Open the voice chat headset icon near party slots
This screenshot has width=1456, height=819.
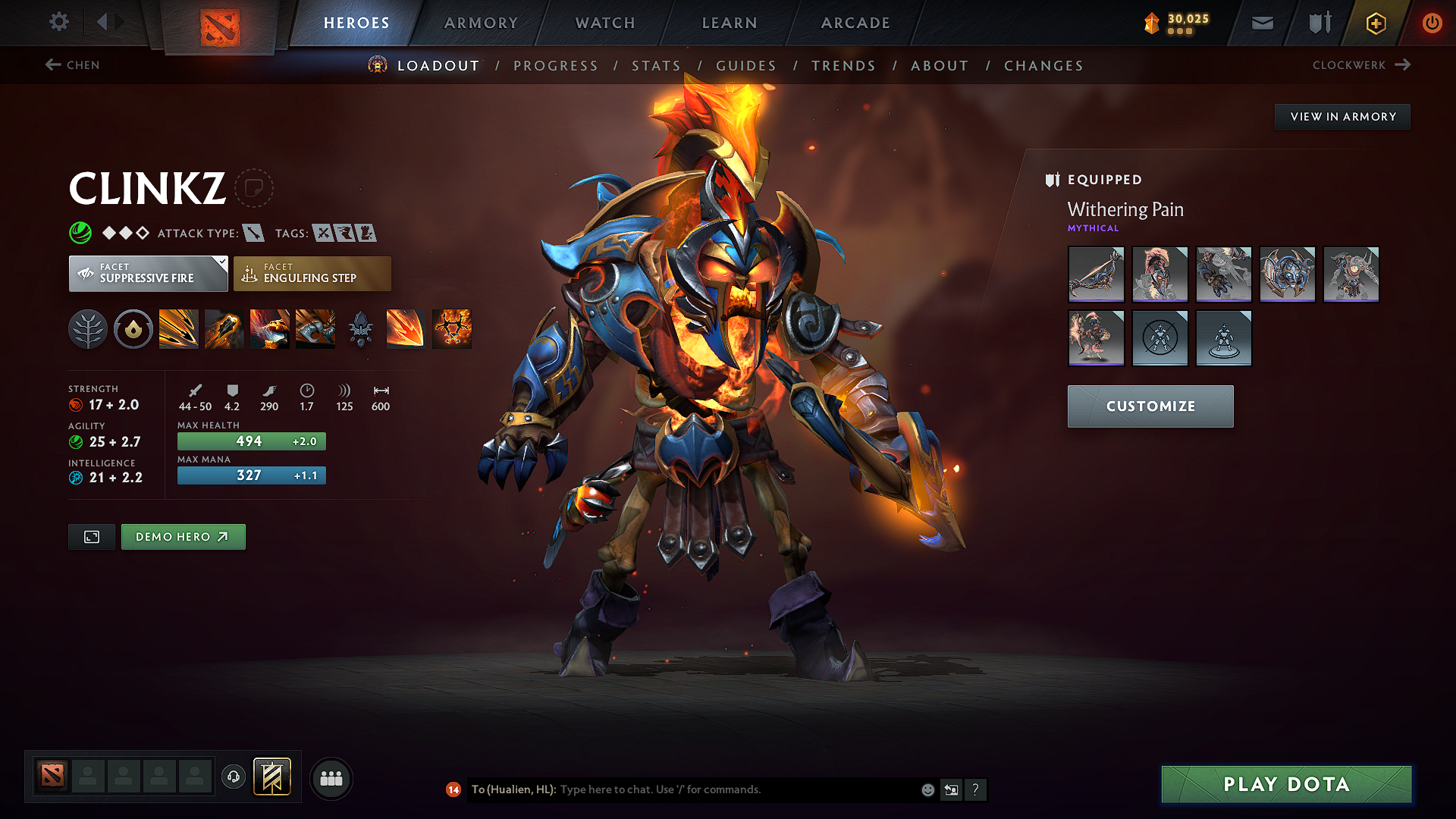click(233, 777)
